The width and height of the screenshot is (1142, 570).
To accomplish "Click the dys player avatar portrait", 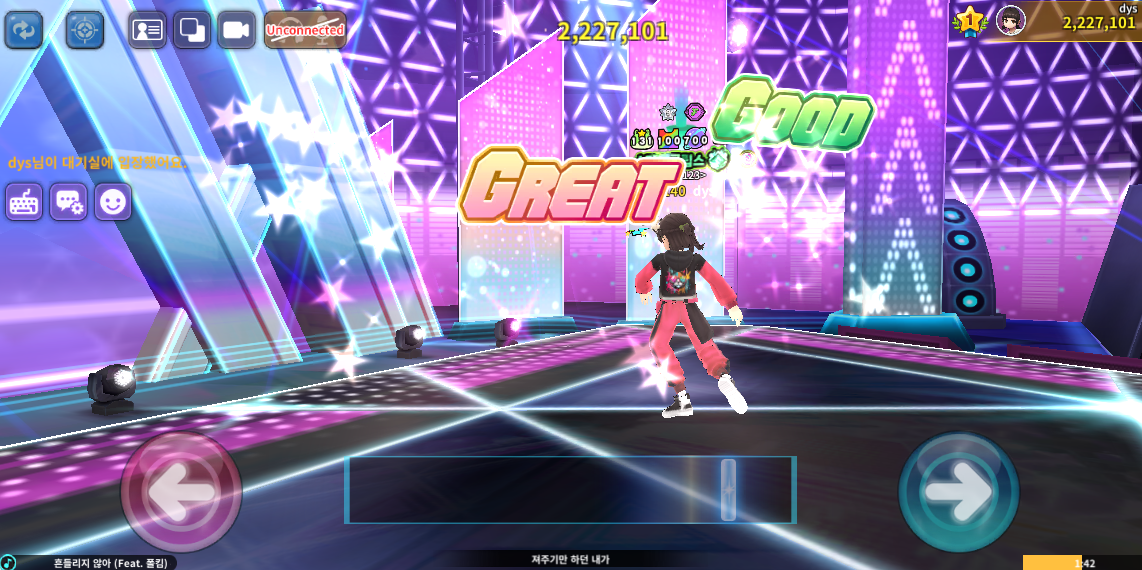I will 1011,19.
